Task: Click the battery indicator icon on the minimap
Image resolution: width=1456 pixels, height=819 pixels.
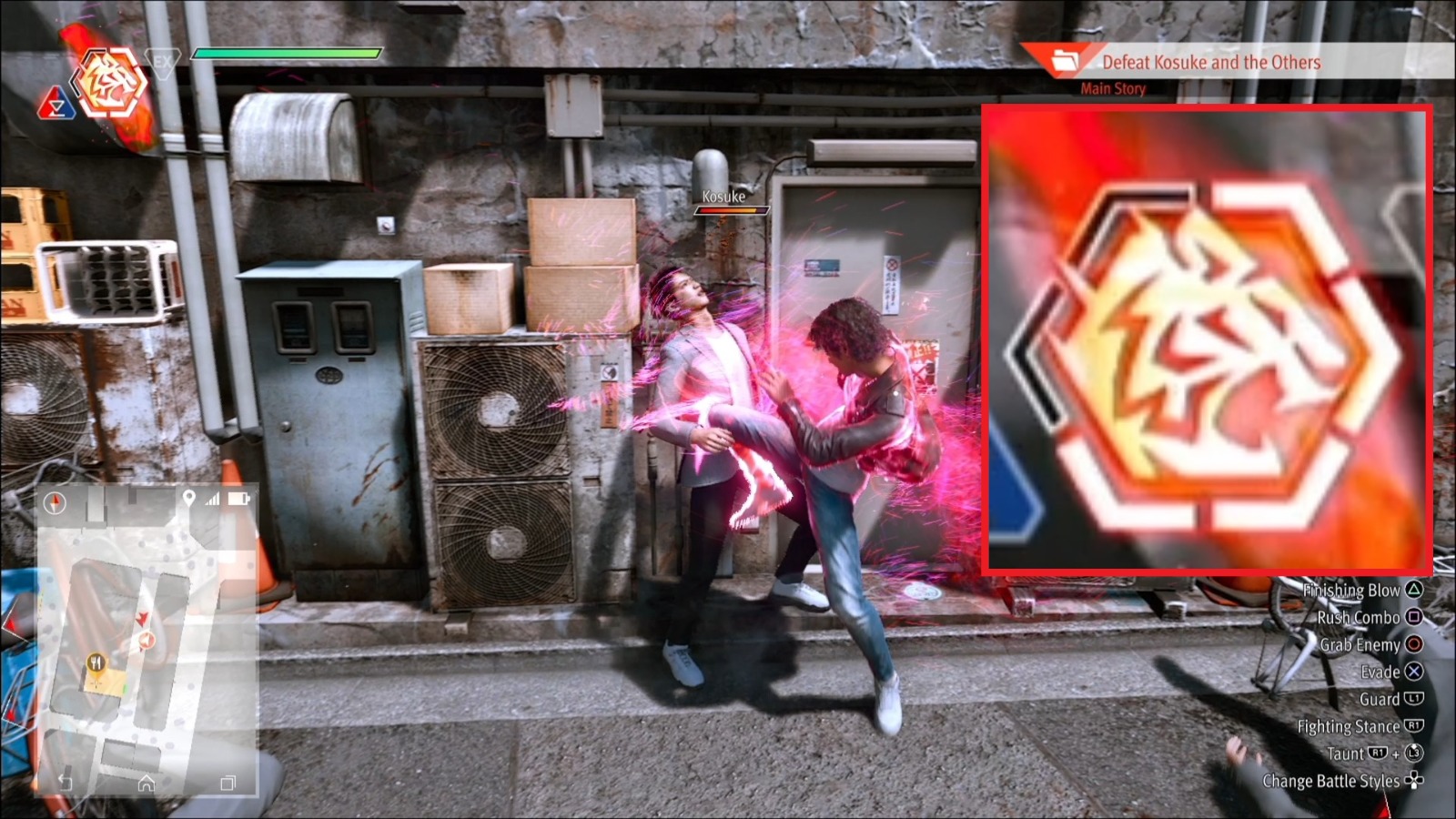Action: pos(237,499)
